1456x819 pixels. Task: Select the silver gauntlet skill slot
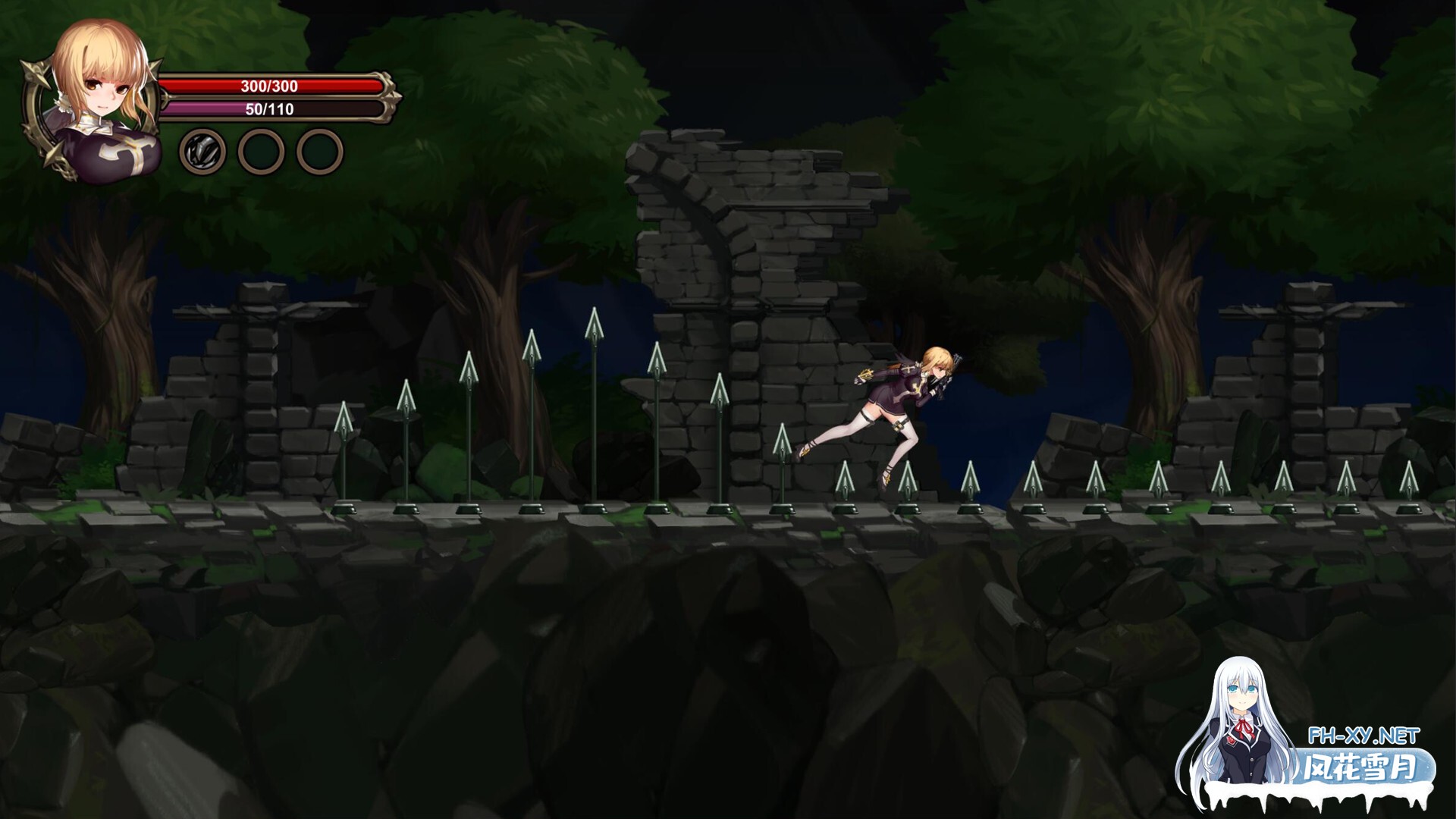pos(202,152)
